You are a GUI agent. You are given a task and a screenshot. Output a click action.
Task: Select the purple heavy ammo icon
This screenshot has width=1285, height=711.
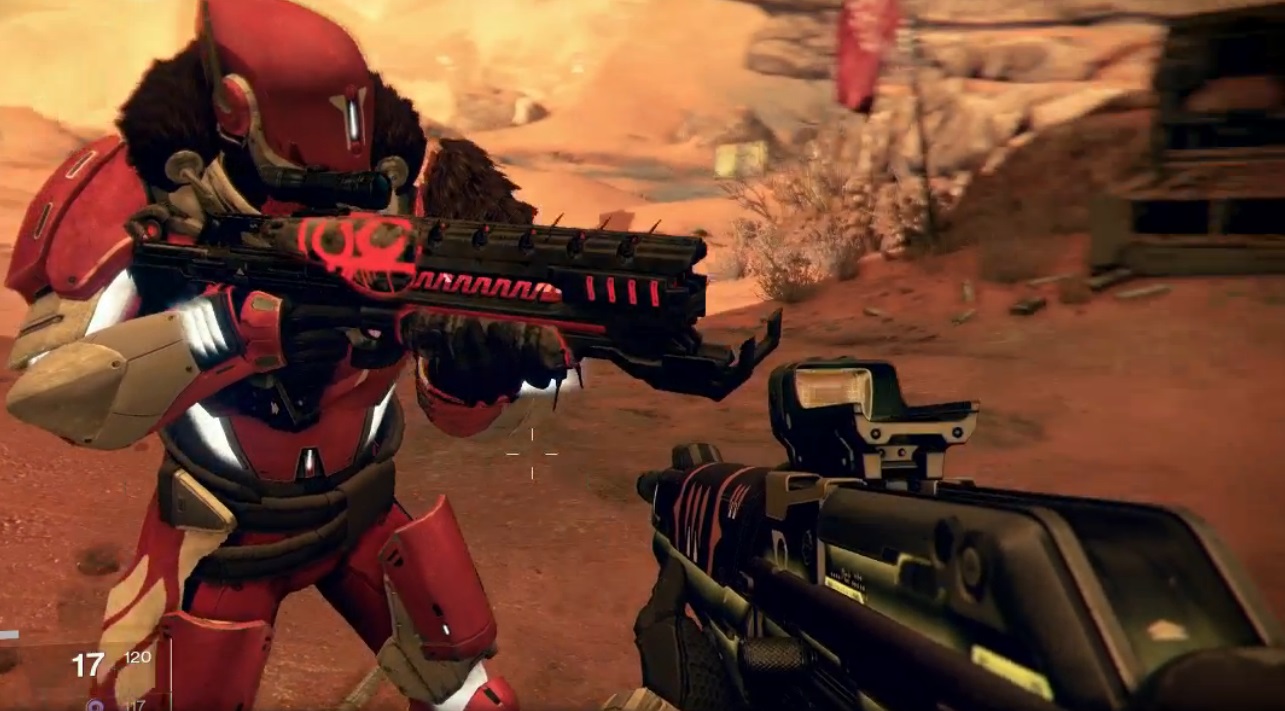point(95,704)
